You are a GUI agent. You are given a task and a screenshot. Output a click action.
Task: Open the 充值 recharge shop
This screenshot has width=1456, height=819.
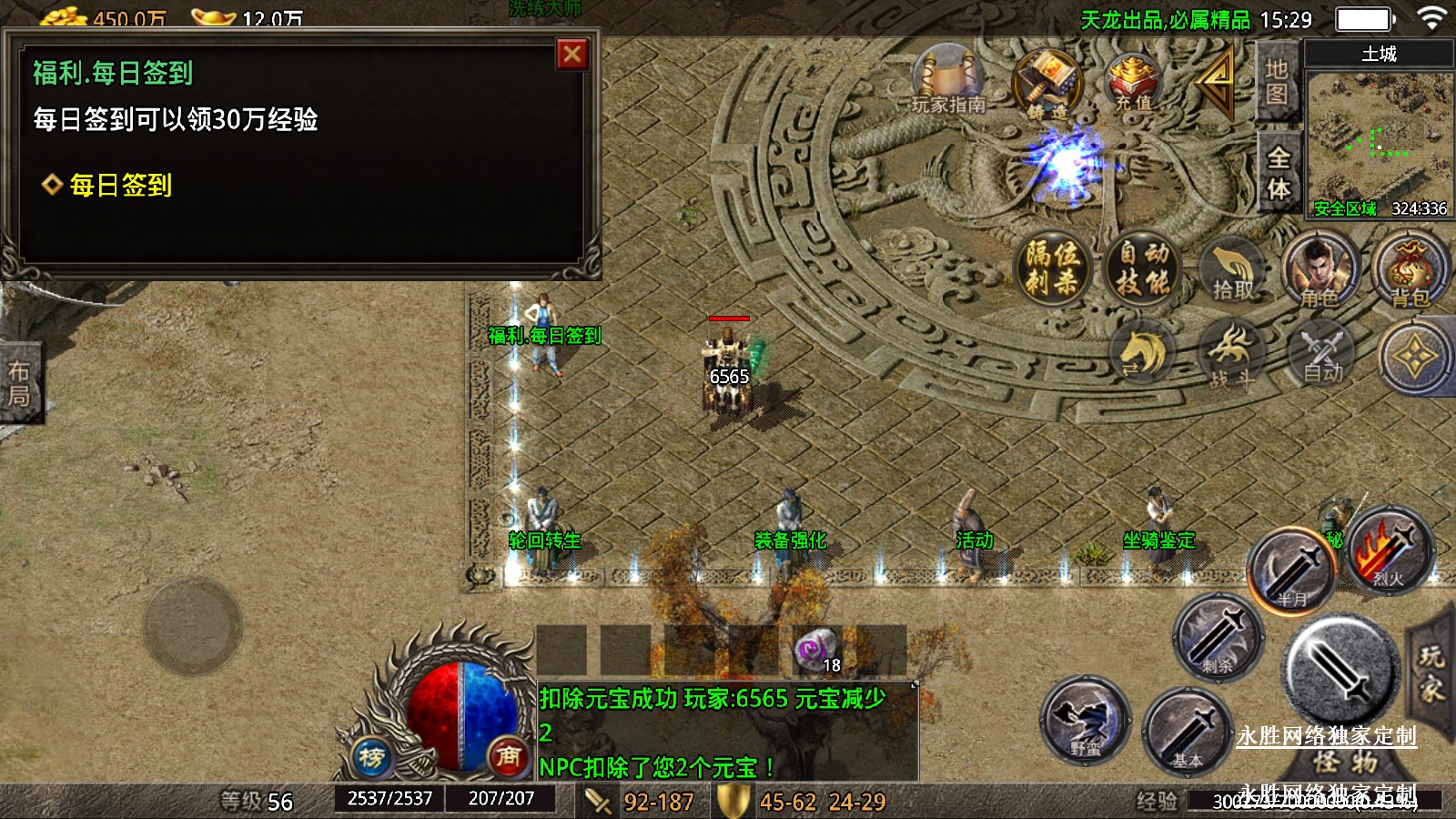(1133, 82)
